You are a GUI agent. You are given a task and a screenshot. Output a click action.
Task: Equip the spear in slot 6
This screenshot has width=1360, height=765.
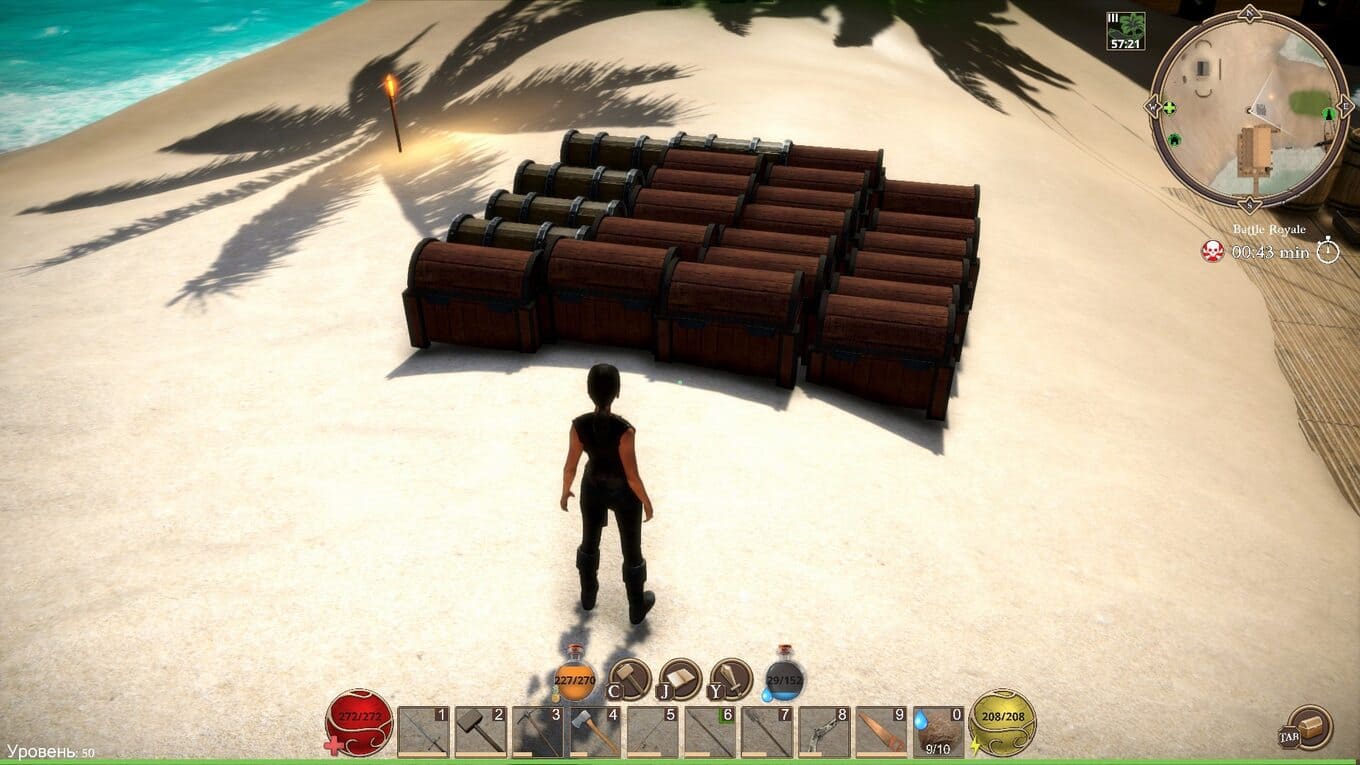[710, 732]
